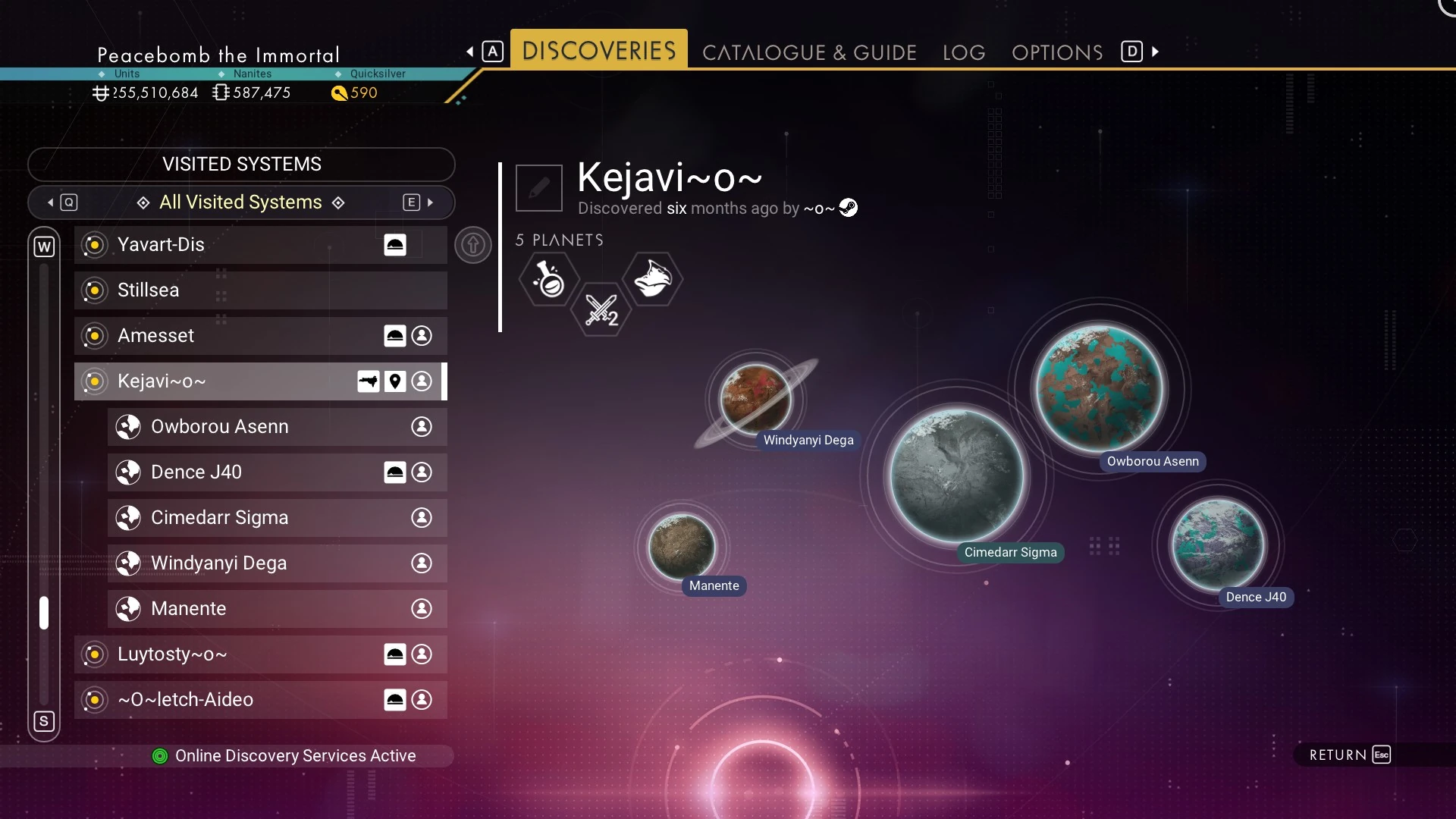1456x819 pixels.
Task: Open the Log tab
Action: point(964,52)
